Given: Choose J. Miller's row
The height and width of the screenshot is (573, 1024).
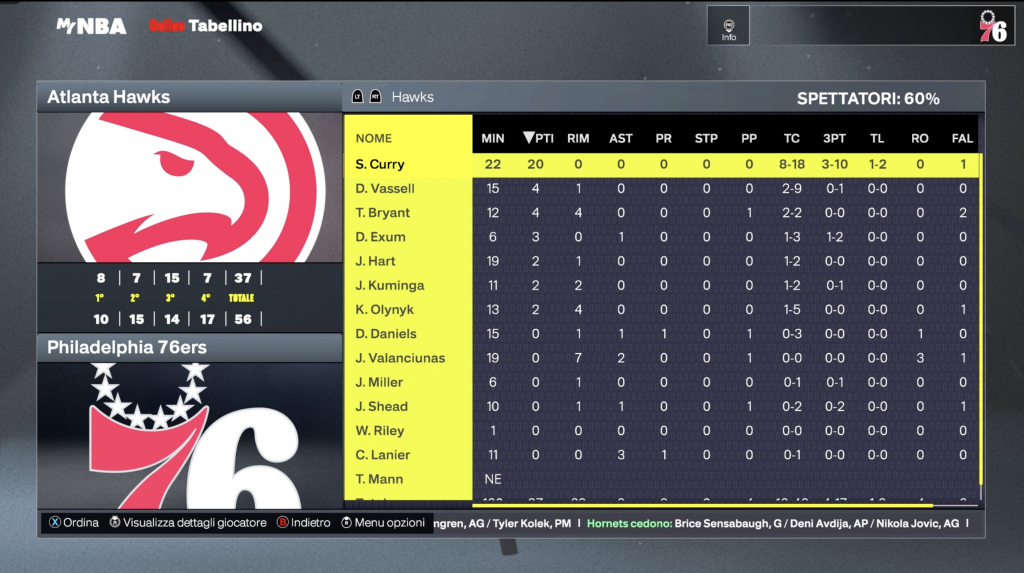Looking at the screenshot, I should (x=379, y=382).
